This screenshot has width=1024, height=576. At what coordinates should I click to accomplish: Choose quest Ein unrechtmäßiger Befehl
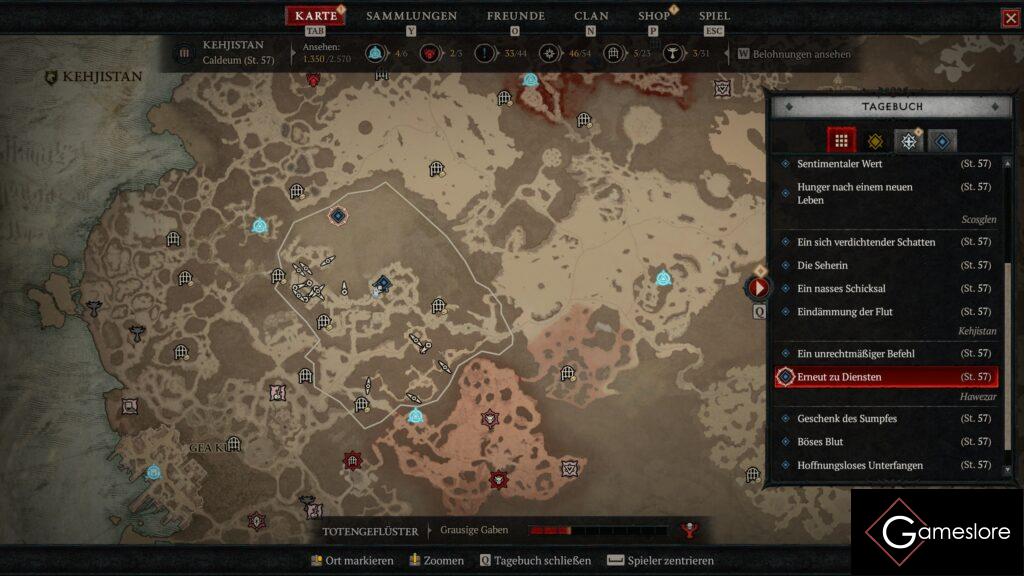(x=855, y=354)
